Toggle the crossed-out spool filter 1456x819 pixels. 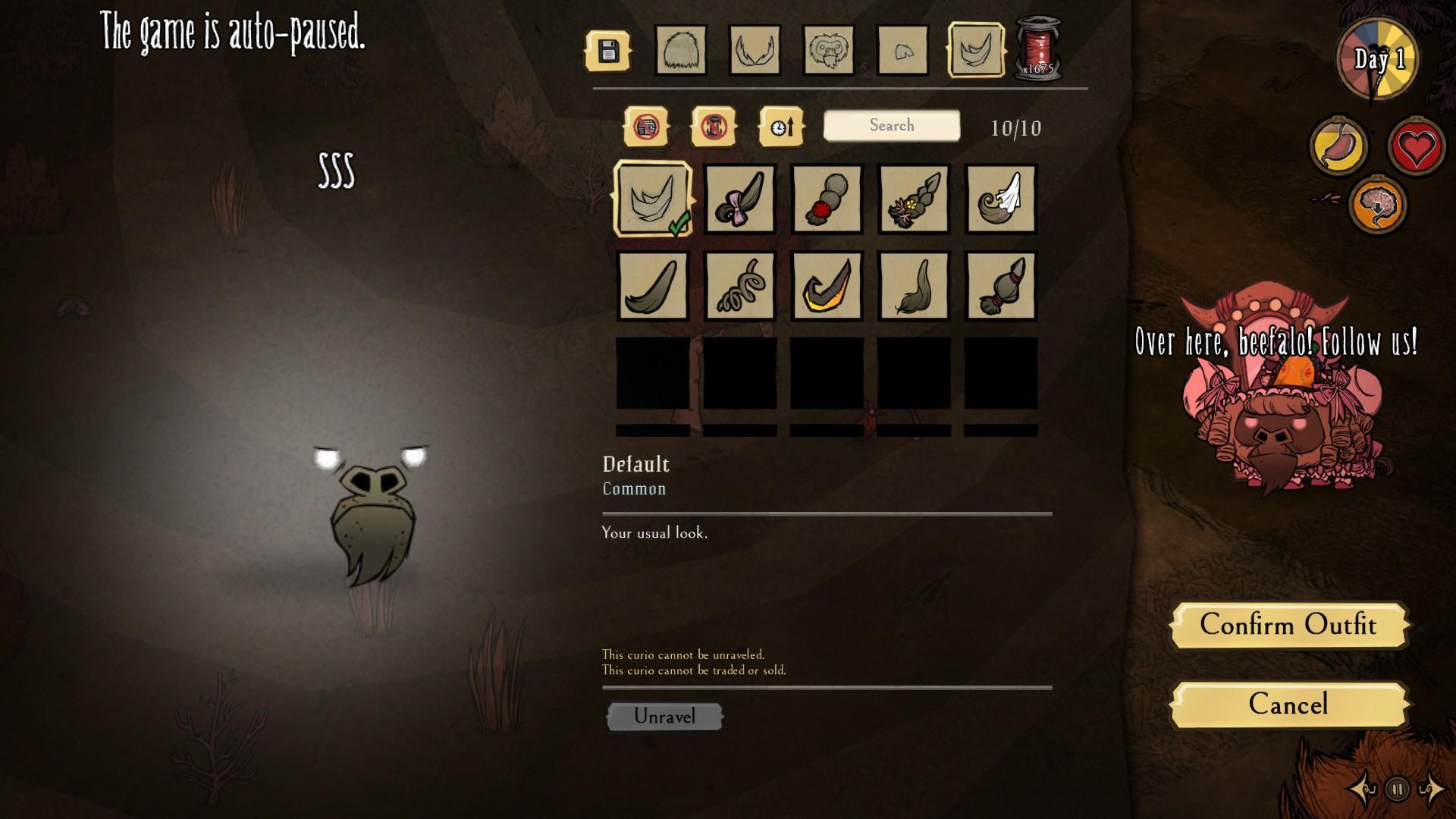pyautogui.click(x=714, y=127)
